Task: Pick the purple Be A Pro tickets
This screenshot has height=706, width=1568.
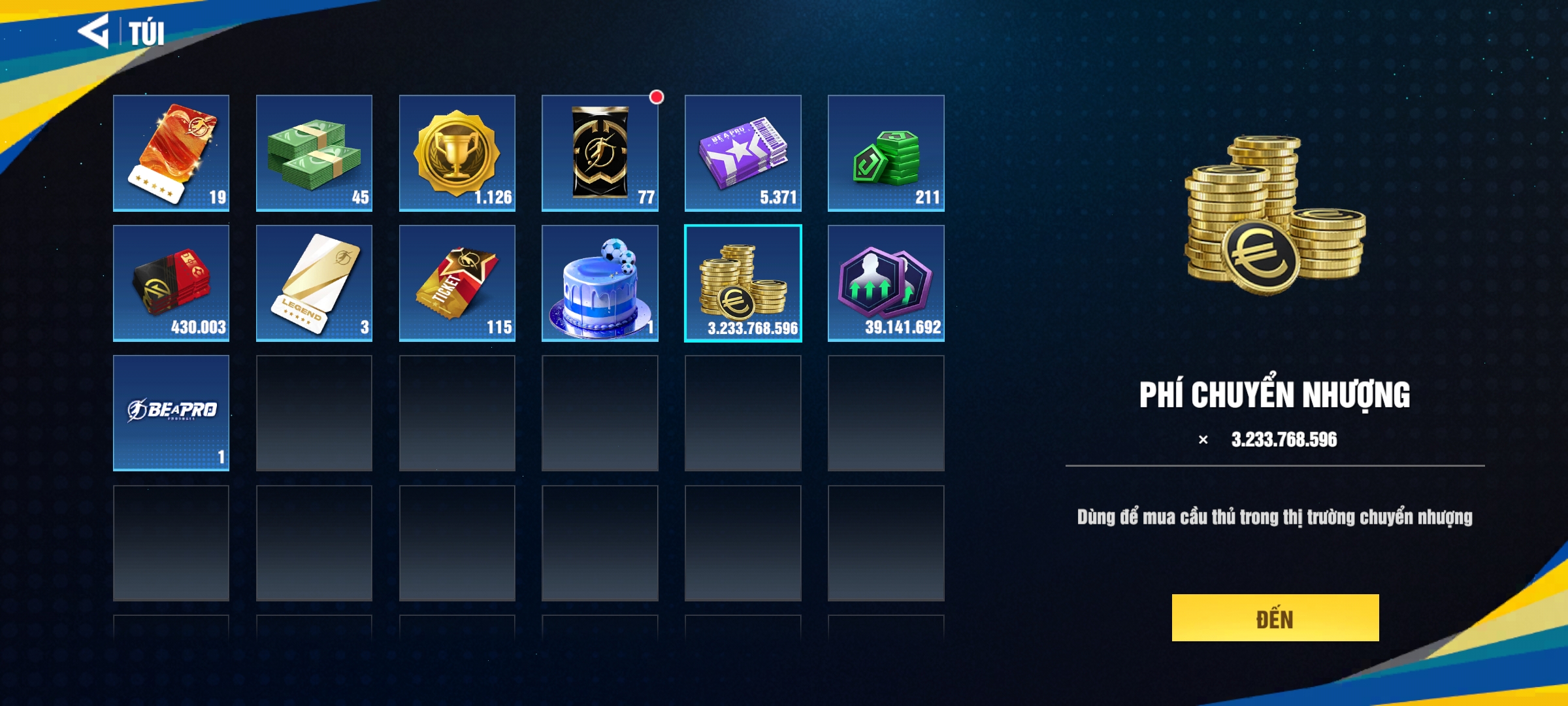Action: coord(743,153)
